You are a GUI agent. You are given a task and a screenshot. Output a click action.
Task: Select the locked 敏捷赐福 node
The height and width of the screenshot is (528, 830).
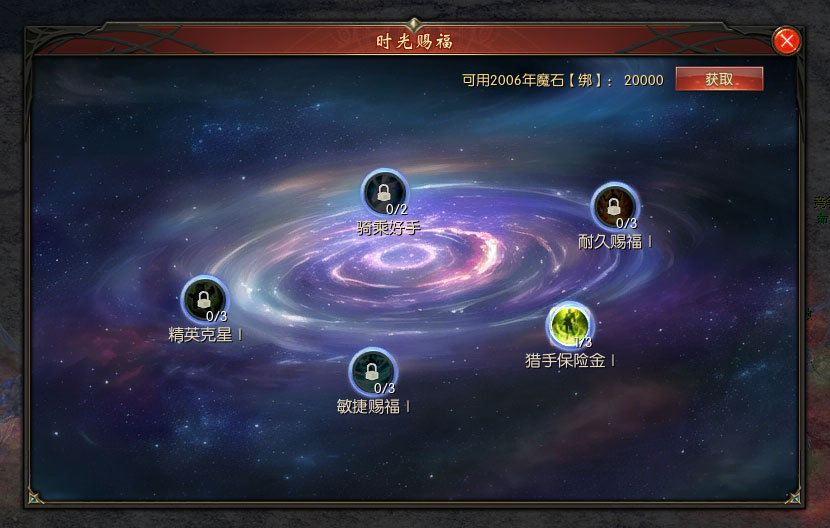pos(372,371)
